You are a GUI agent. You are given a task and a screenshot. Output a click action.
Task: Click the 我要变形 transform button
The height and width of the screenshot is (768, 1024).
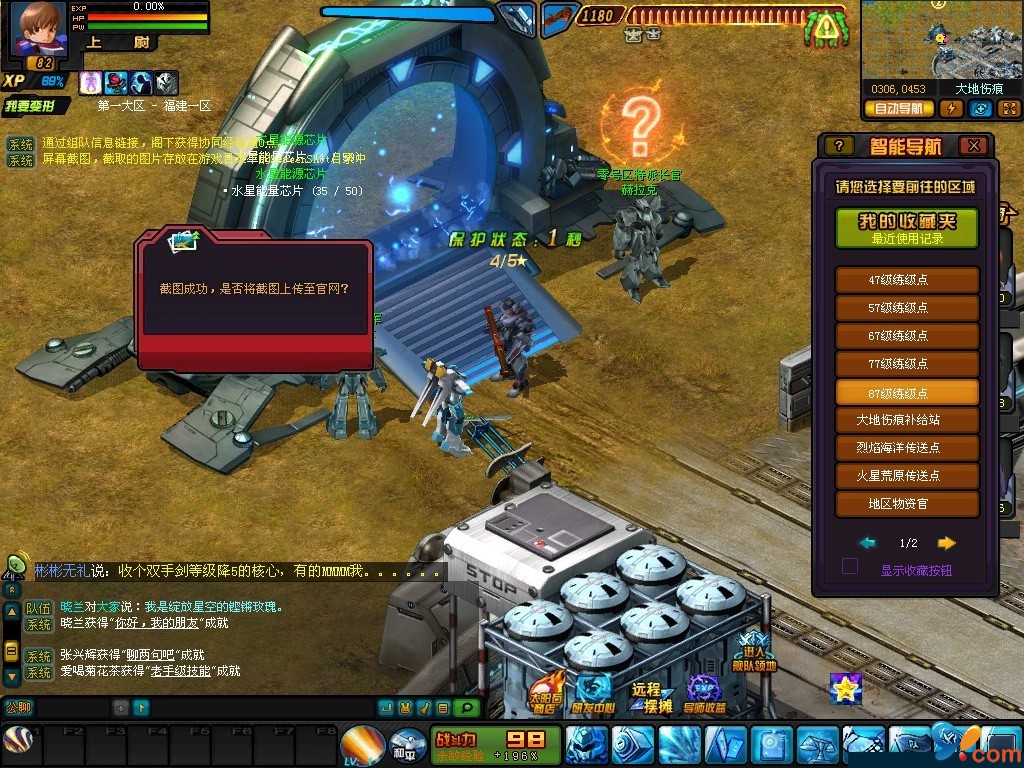(x=36, y=106)
